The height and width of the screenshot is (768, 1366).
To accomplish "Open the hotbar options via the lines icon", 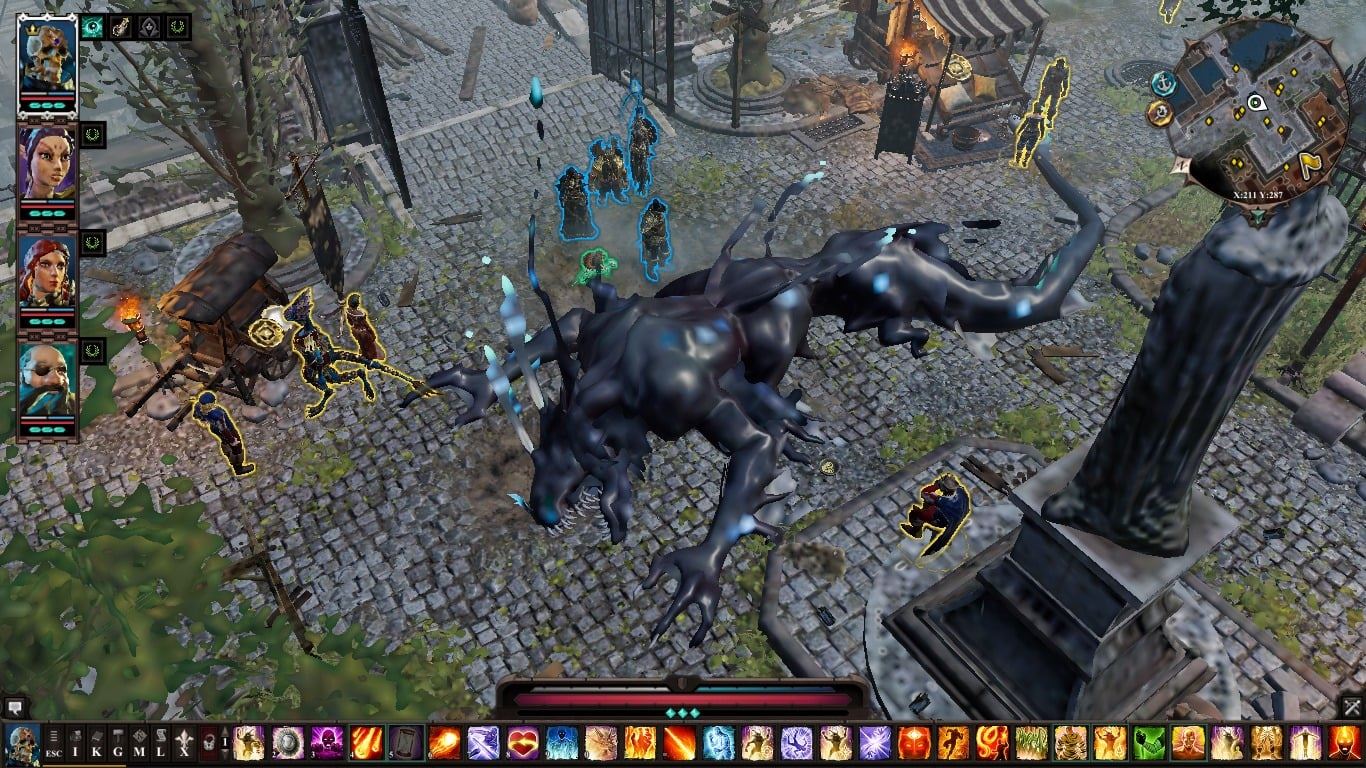I will [x=53, y=735].
